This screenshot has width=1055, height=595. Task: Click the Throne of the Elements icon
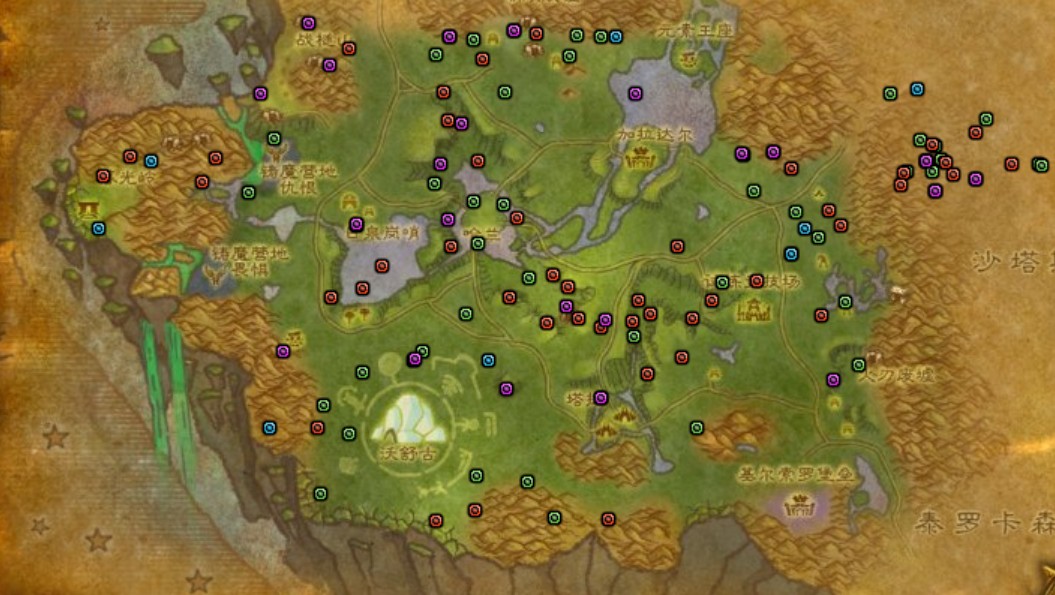[687, 58]
